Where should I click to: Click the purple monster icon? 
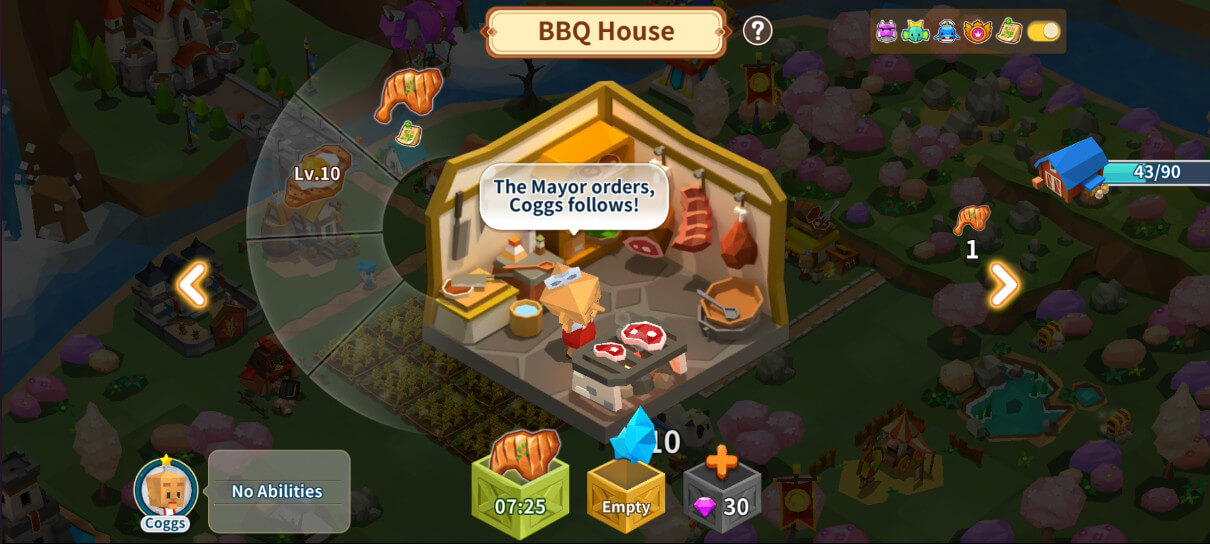(x=886, y=31)
